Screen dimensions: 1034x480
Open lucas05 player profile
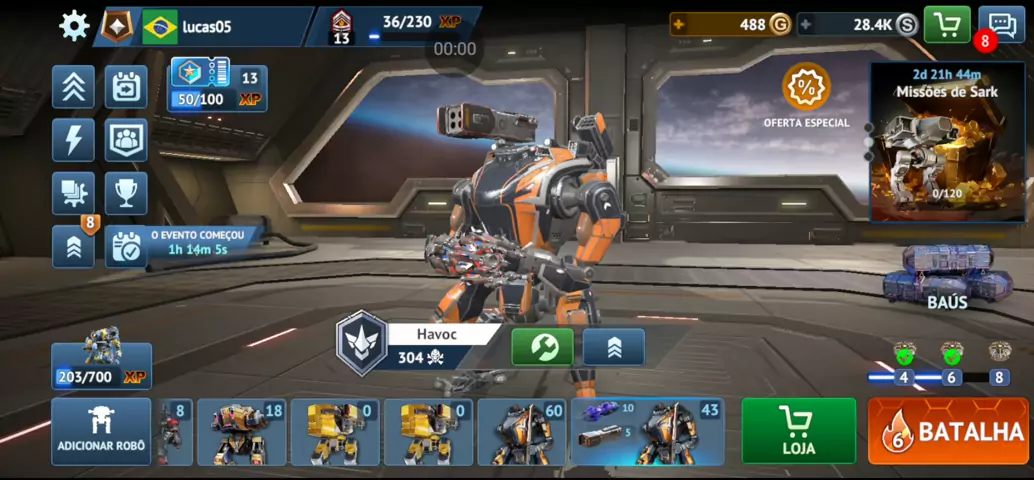click(x=205, y=27)
